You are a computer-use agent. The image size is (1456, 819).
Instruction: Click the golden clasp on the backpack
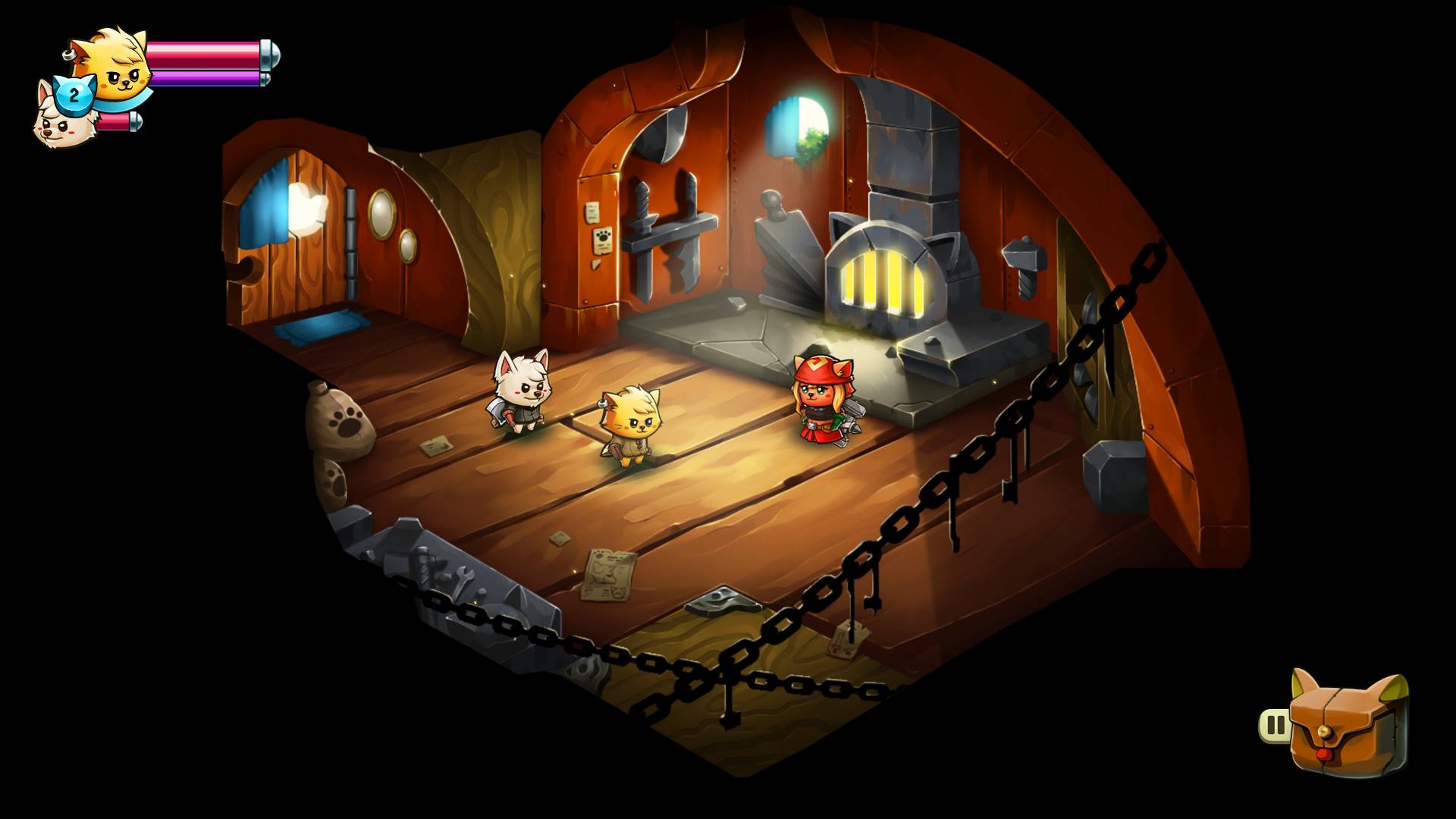point(1325,732)
